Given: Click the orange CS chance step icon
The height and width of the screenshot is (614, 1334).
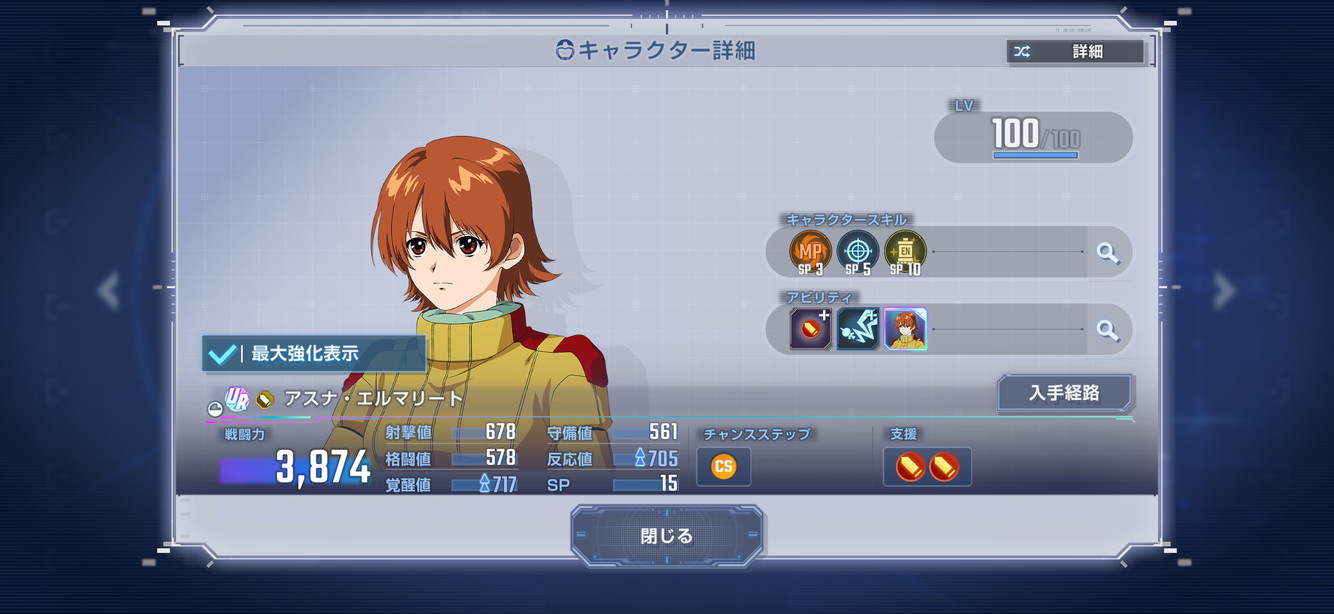Looking at the screenshot, I should tap(723, 466).
